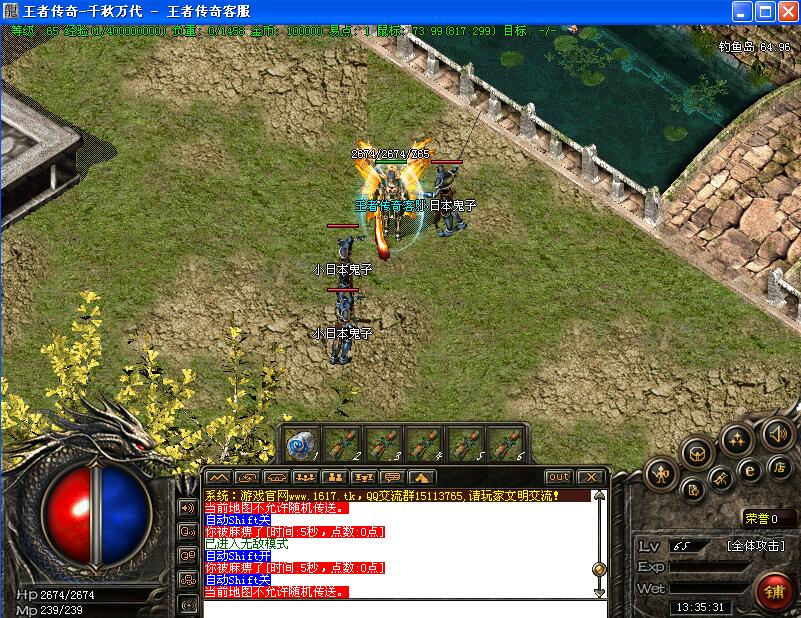Close the chat panel with X
This screenshot has height=618, width=801.
coord(590,477)
